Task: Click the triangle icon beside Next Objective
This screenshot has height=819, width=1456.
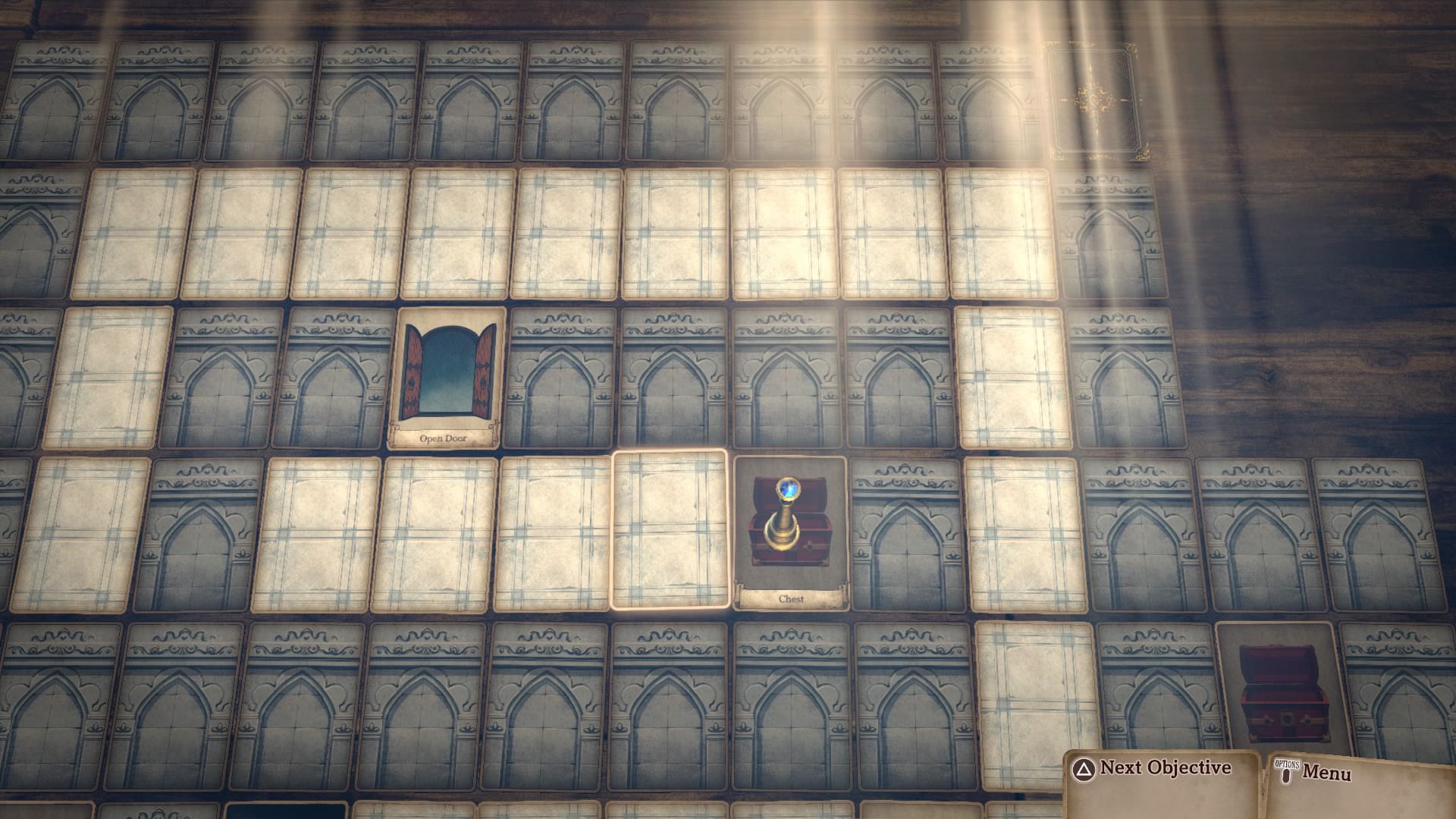Action: point(1086,767)
